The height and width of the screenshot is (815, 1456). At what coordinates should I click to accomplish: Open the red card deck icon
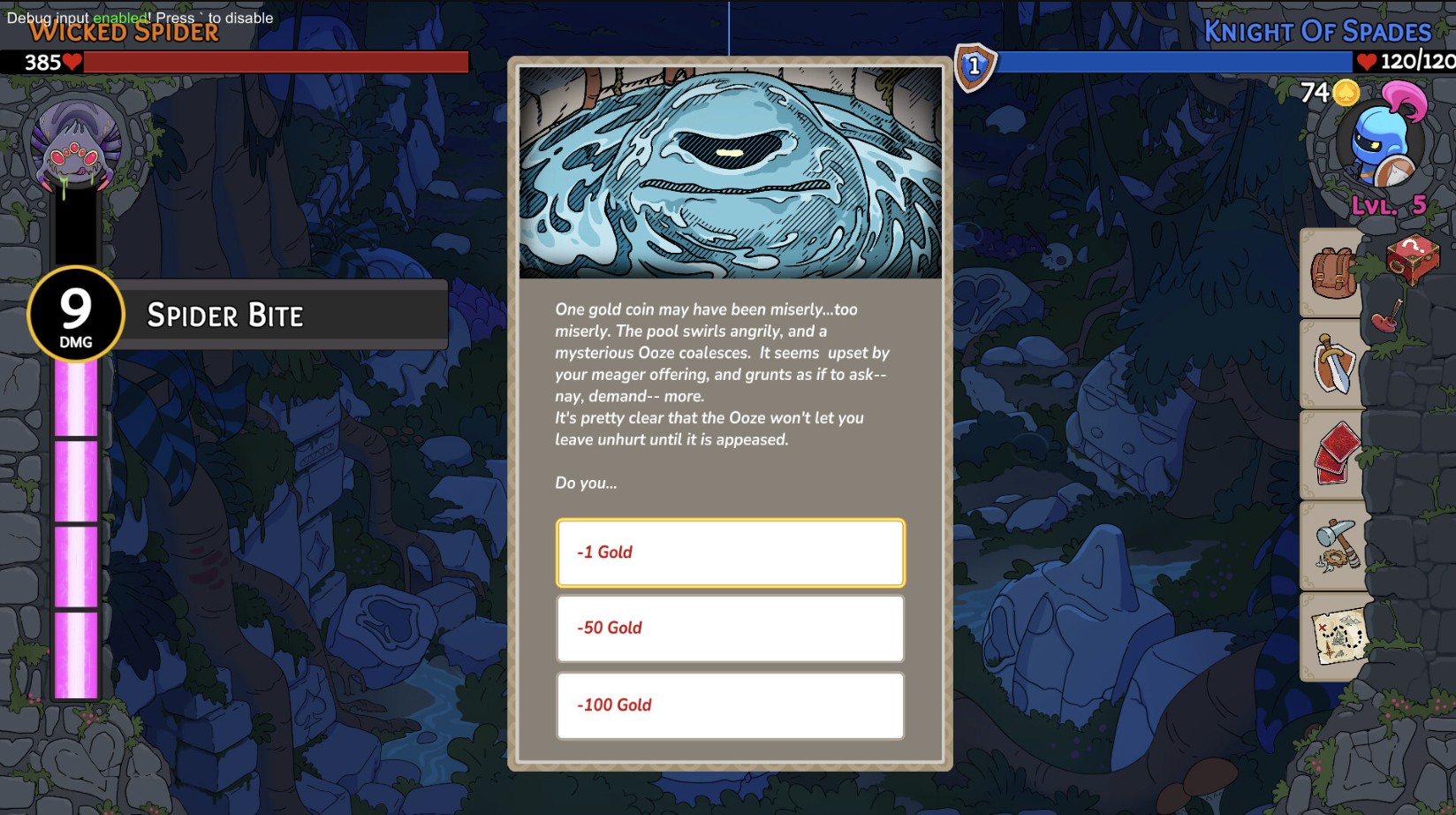1332,453
